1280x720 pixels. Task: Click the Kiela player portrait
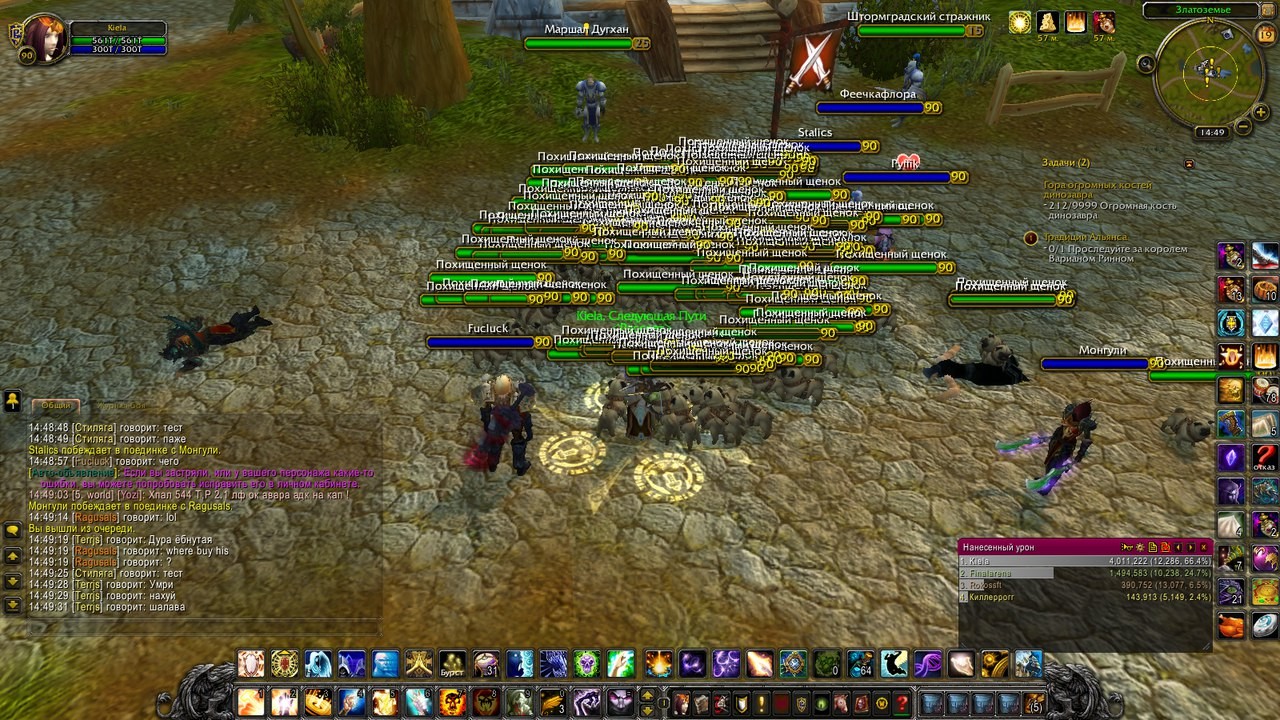pyautogui.click(x=43, y=39)
